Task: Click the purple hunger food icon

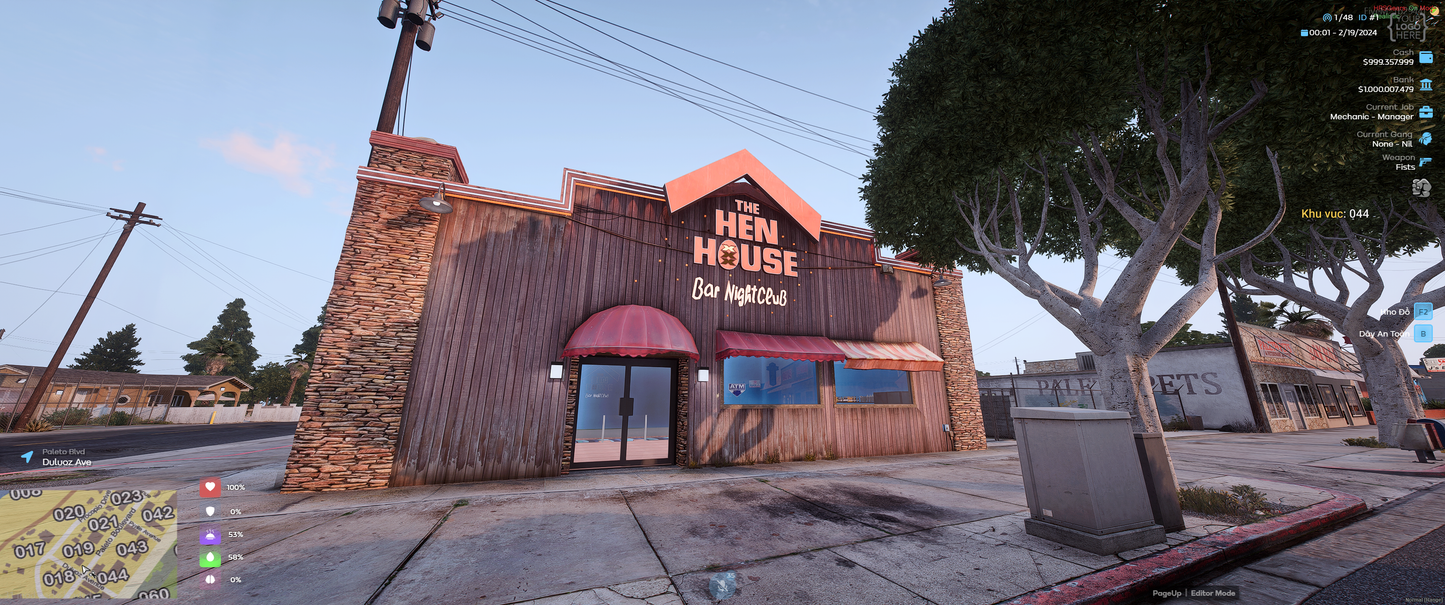Action: (x=210, y=535)
